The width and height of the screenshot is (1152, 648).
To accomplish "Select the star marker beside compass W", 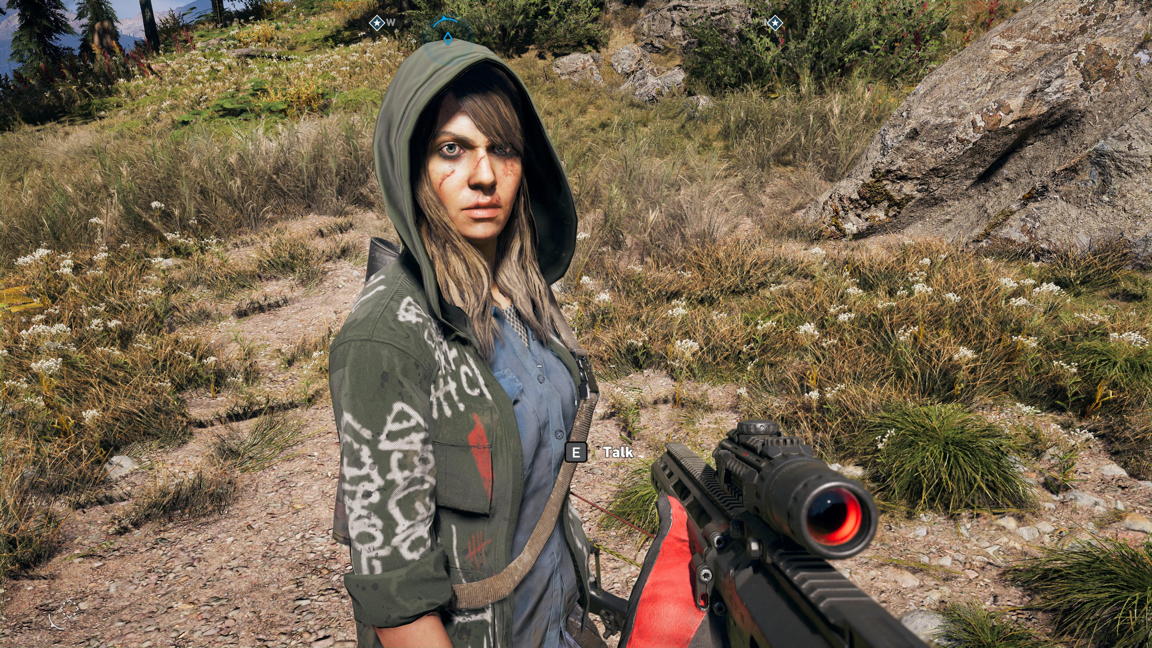I will pos(376,23).
